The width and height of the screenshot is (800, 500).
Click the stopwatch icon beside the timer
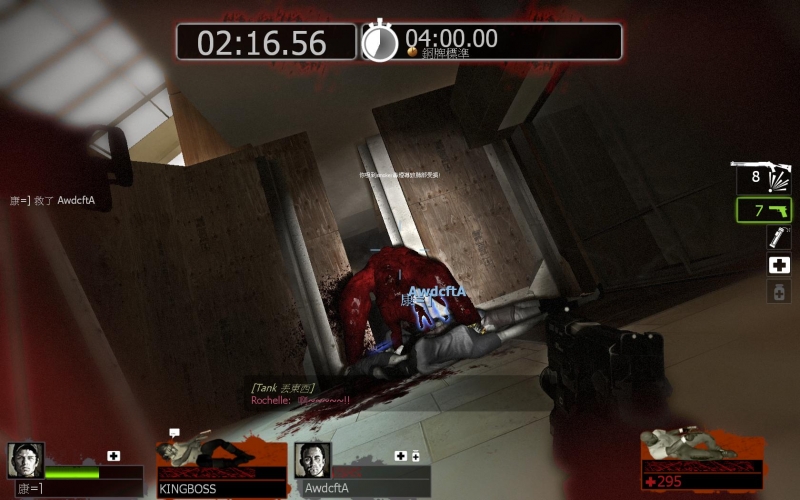(379, 41)
